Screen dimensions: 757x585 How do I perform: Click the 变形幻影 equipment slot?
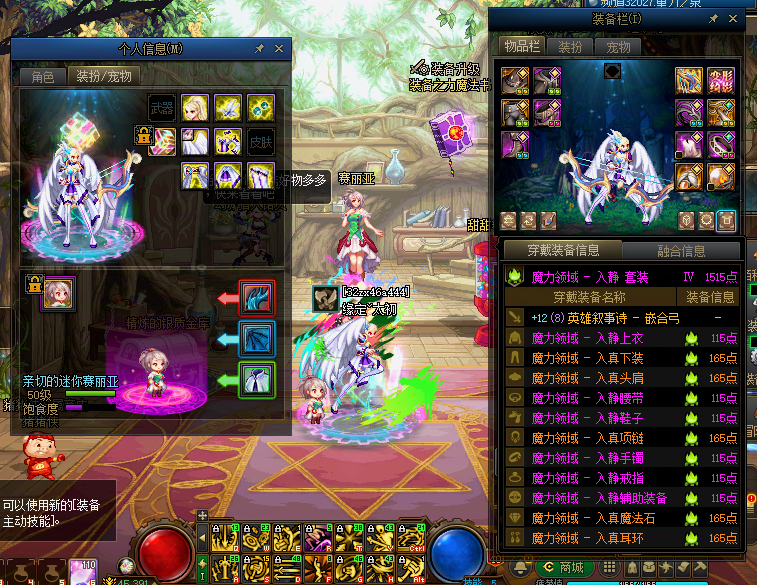click(x=722, y=80)
